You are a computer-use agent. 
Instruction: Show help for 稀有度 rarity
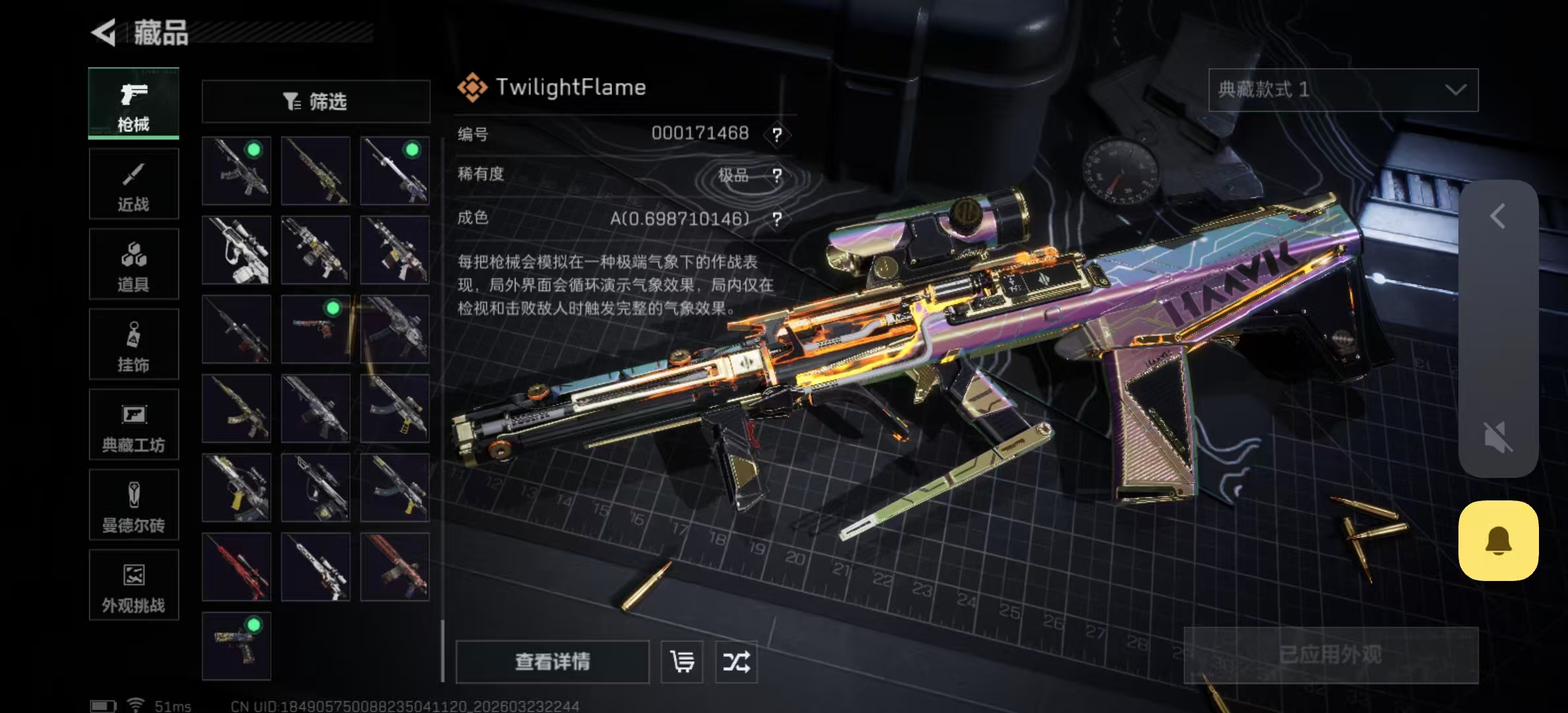[x=777, y=176]
